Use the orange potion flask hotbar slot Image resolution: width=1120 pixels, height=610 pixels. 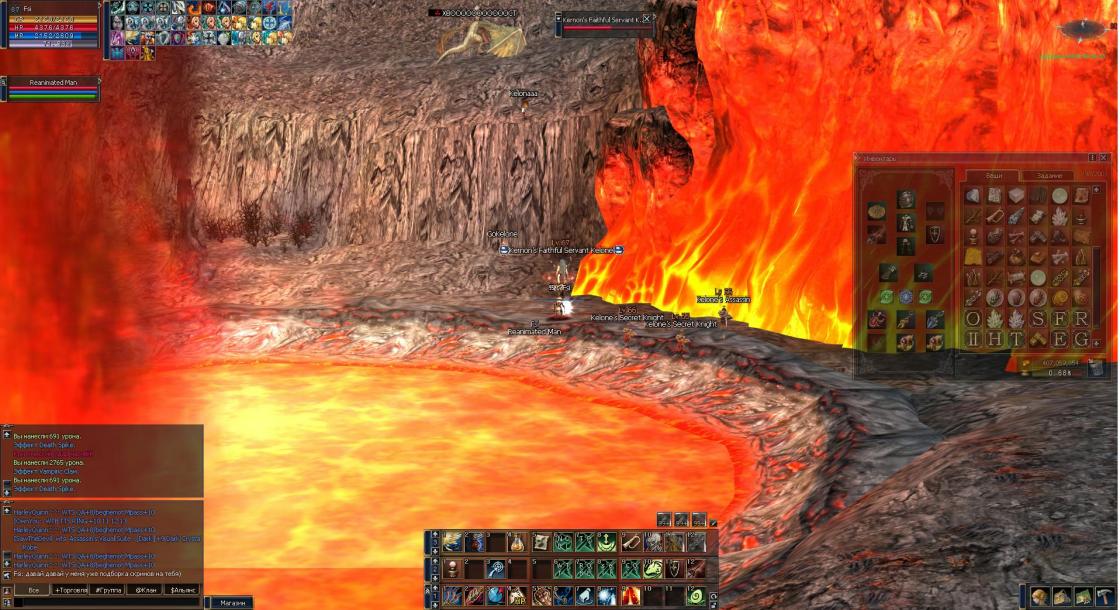pos(518,542)
